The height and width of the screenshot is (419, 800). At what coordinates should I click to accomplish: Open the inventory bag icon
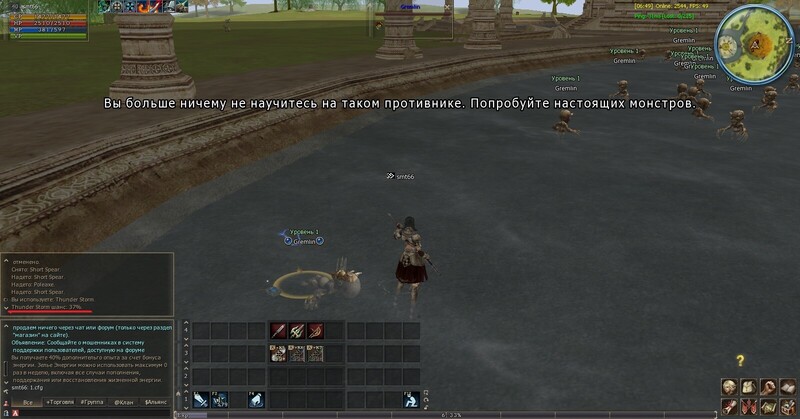(x=748, y=387)
